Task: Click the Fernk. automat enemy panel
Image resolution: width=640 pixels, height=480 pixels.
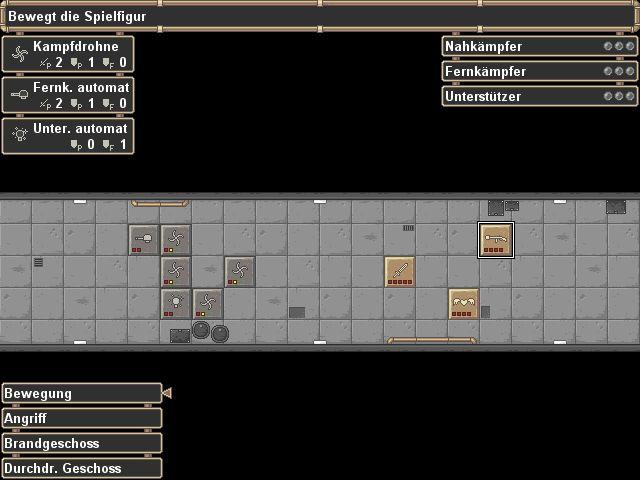Action: point(68,95)
